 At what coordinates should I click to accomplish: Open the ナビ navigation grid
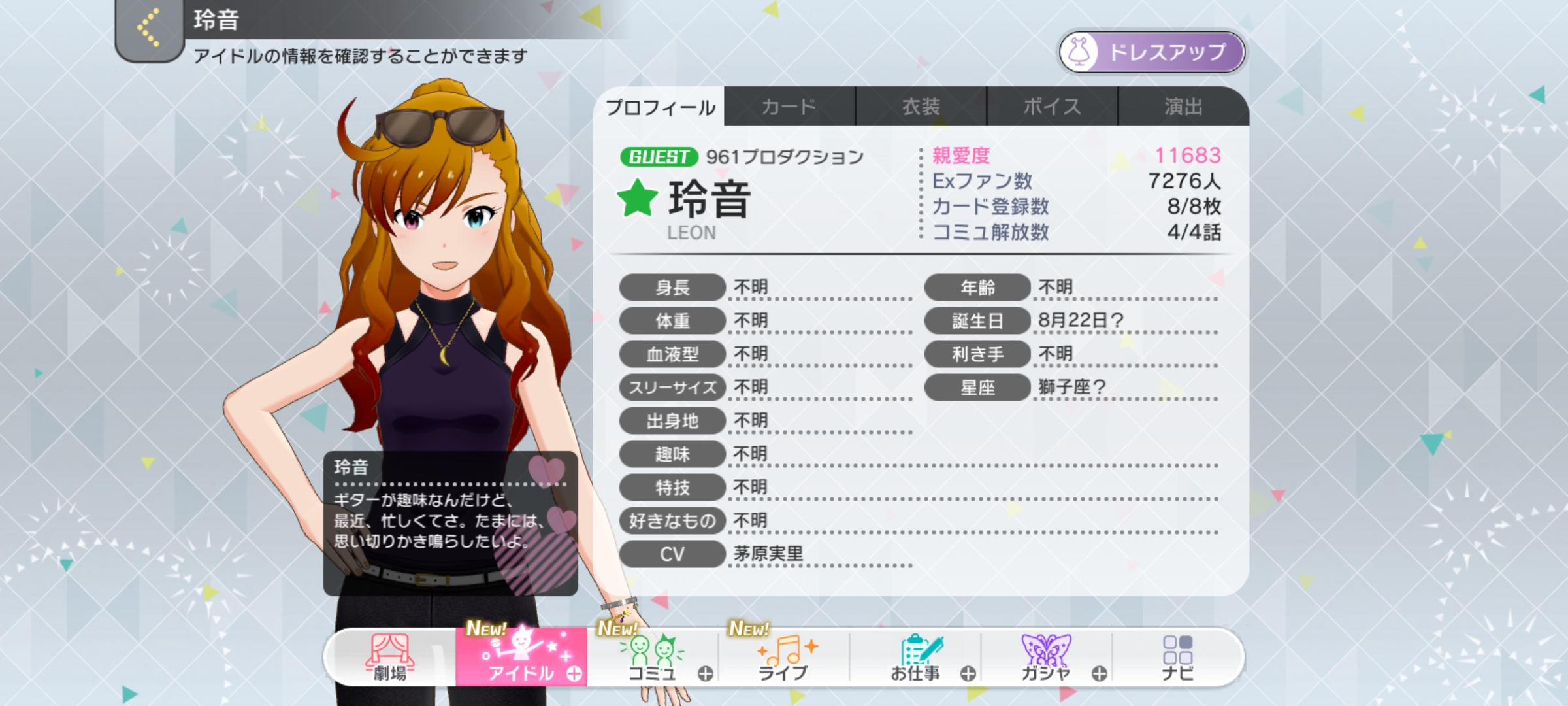tap(1177, 658)
